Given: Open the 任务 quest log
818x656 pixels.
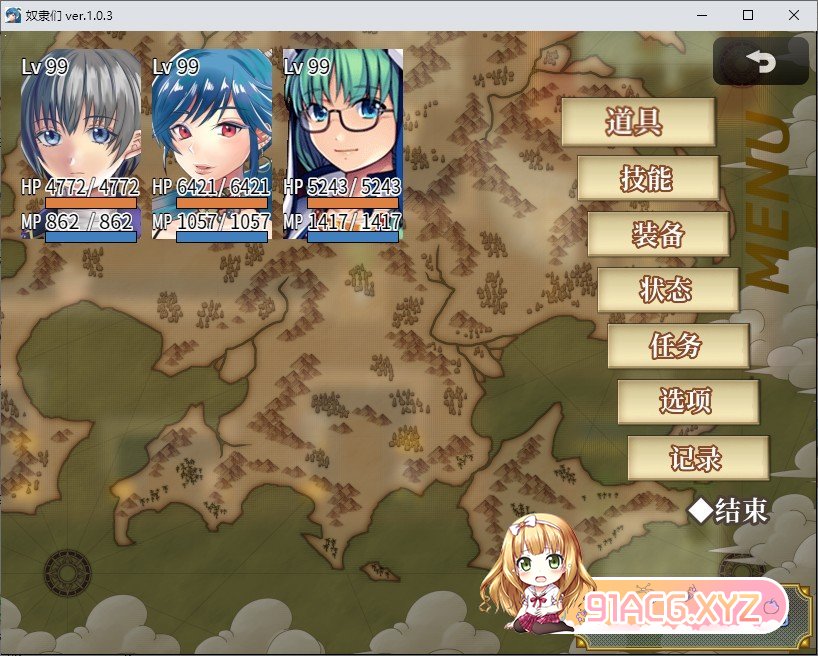Looking at the screenshot, I should pos(677,346).
